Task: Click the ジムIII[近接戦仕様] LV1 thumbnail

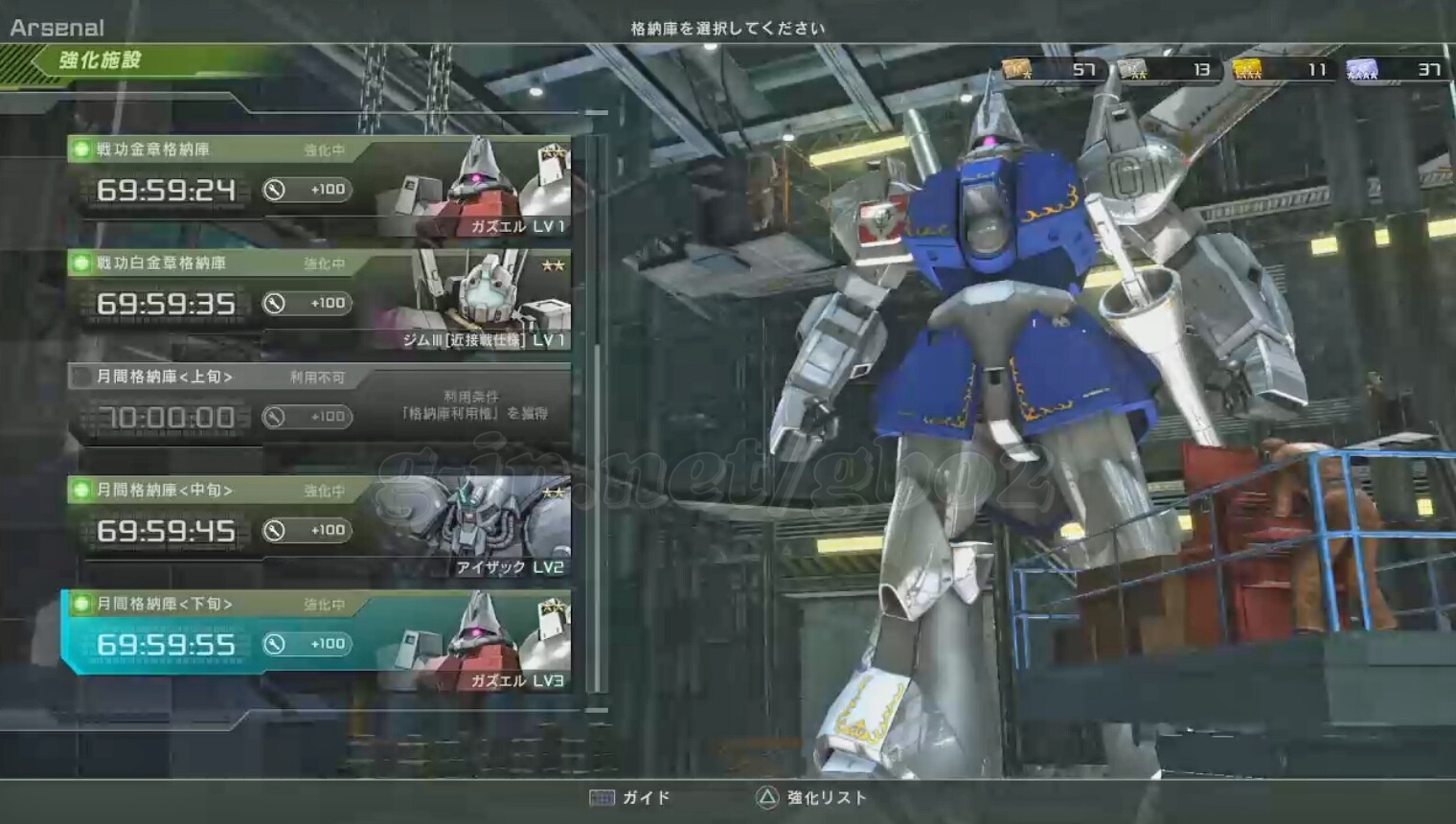Action: (479, 299)
